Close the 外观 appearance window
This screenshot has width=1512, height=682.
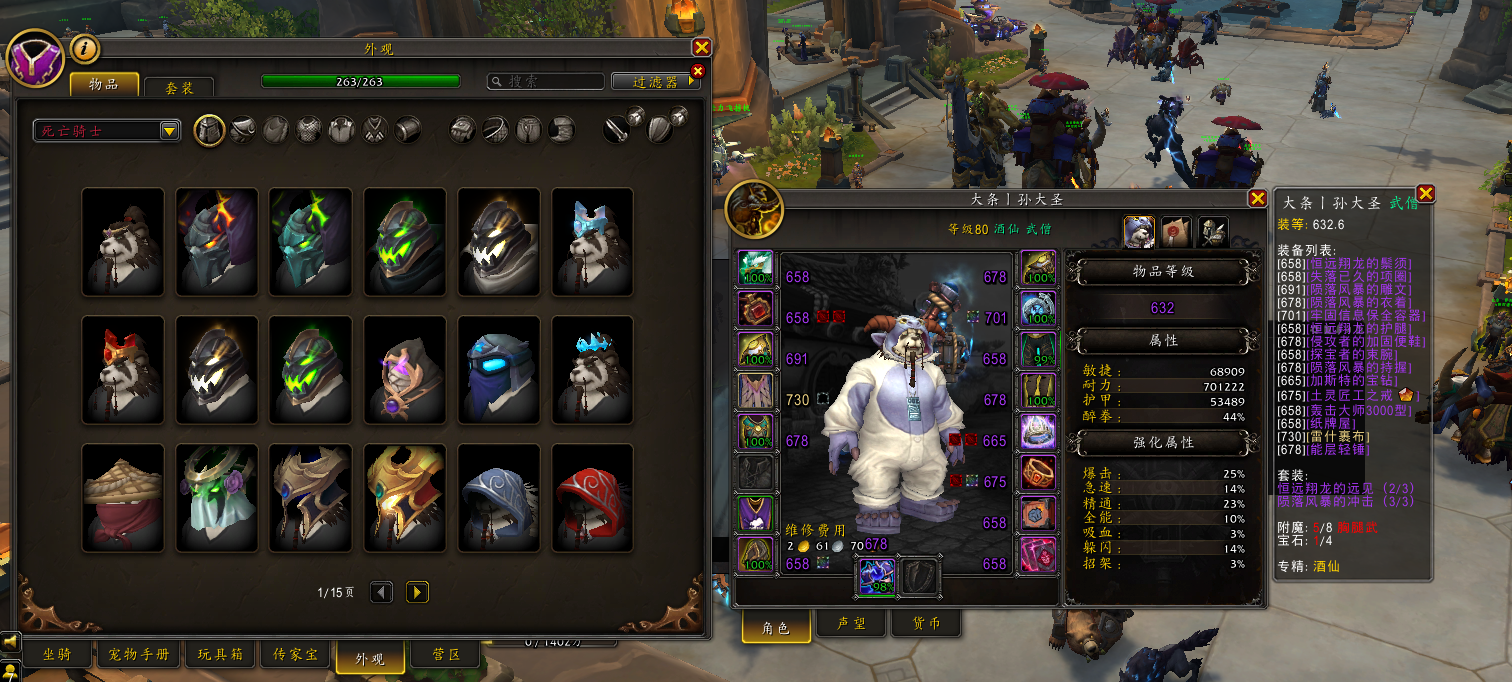coord(702,47)
